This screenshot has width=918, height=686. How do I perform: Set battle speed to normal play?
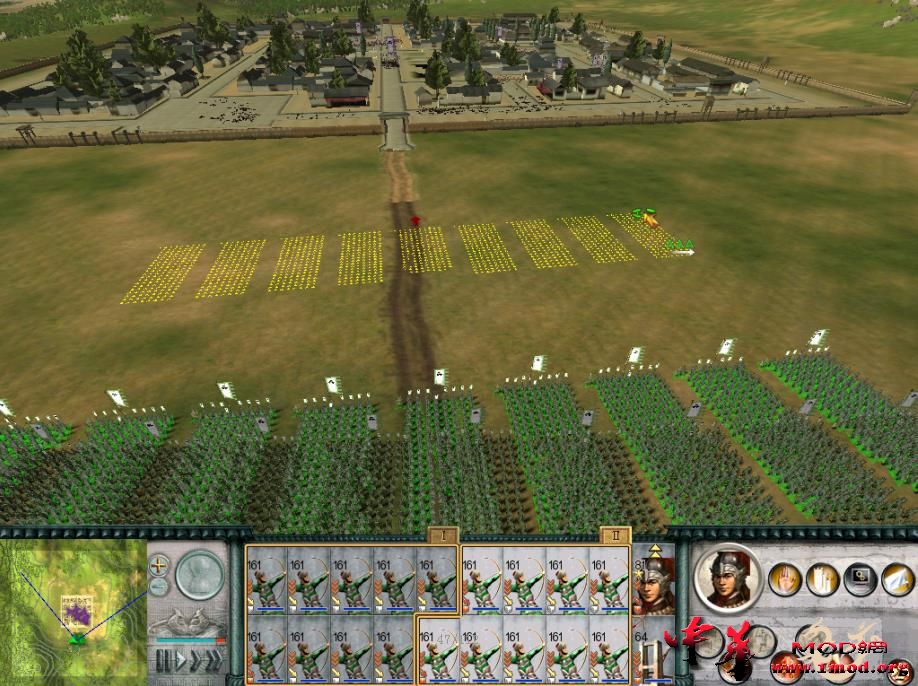(180, 661)
